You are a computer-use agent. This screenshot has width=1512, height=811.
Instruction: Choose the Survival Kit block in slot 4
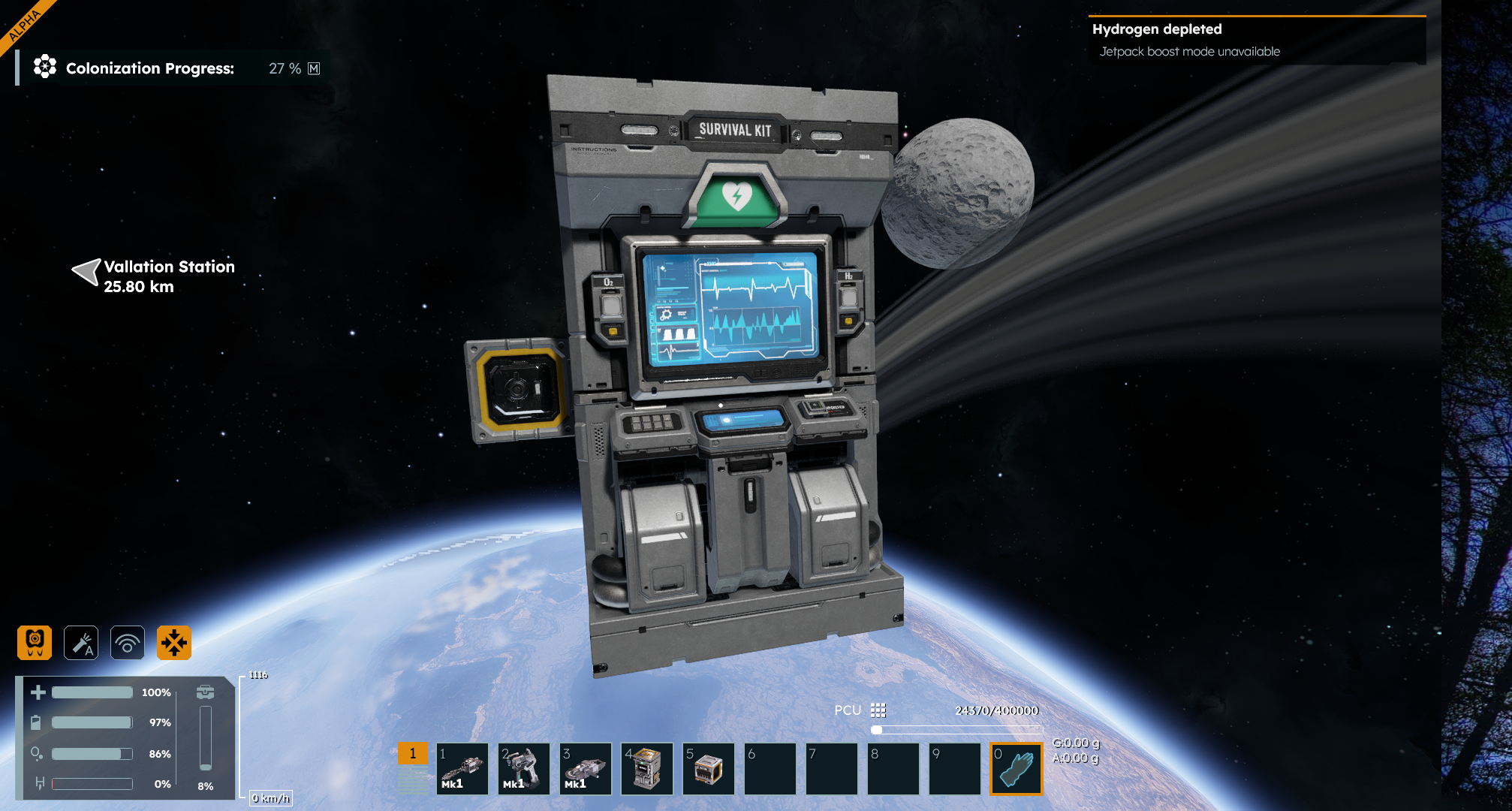click(x=647, y=769)
